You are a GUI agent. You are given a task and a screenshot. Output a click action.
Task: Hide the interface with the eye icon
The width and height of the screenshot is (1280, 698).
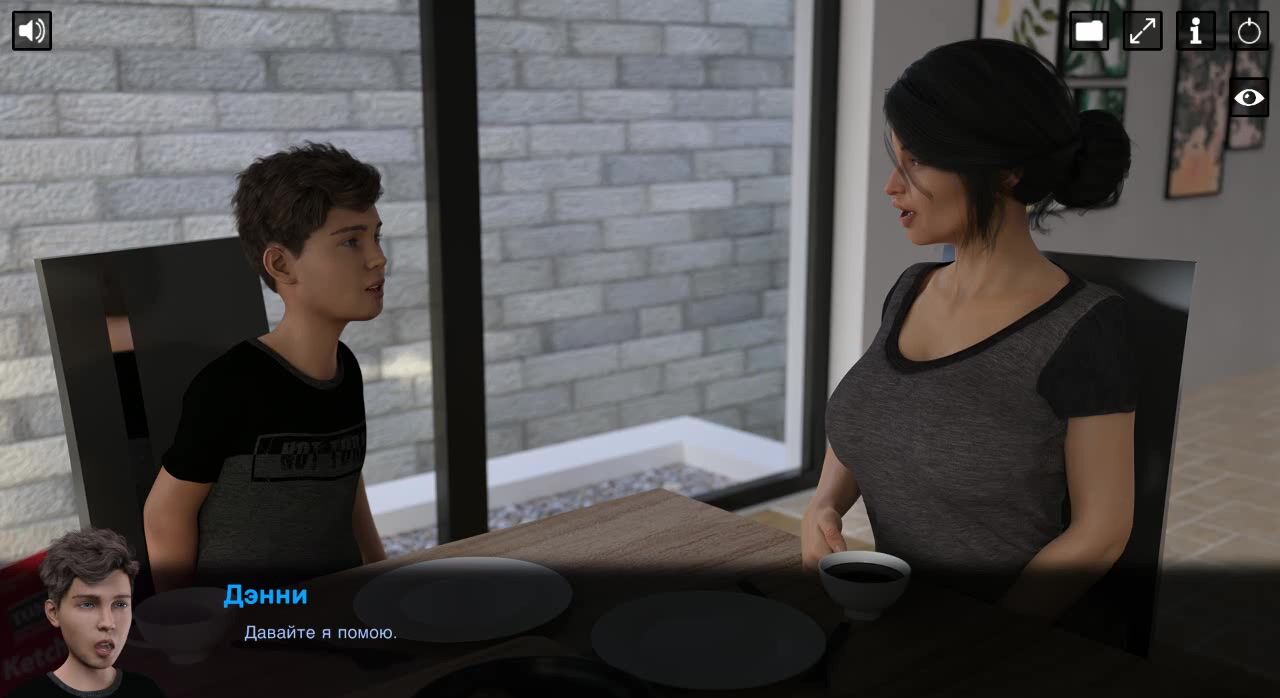point(1249,97)
